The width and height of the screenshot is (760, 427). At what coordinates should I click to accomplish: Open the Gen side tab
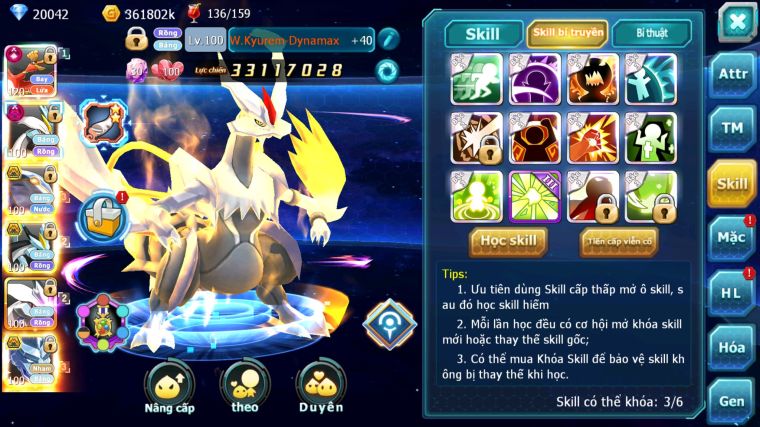tap(731, 401)
